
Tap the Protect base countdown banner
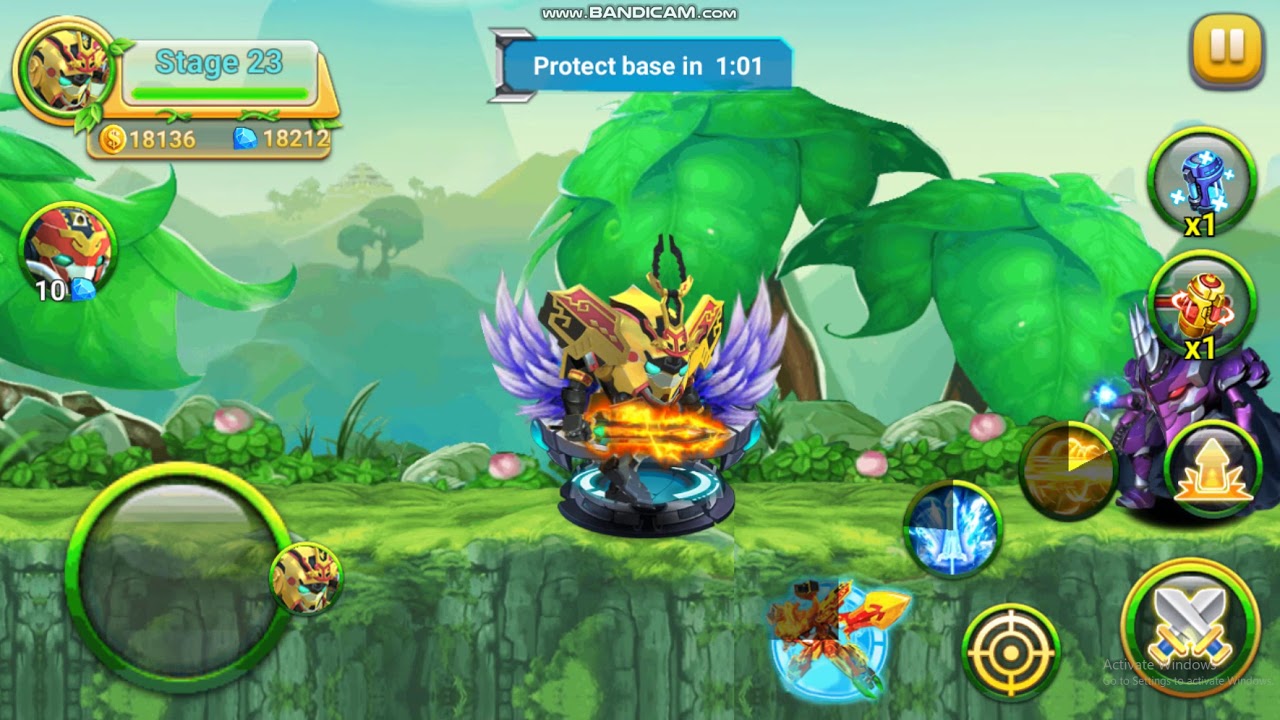tap(650, 66)
